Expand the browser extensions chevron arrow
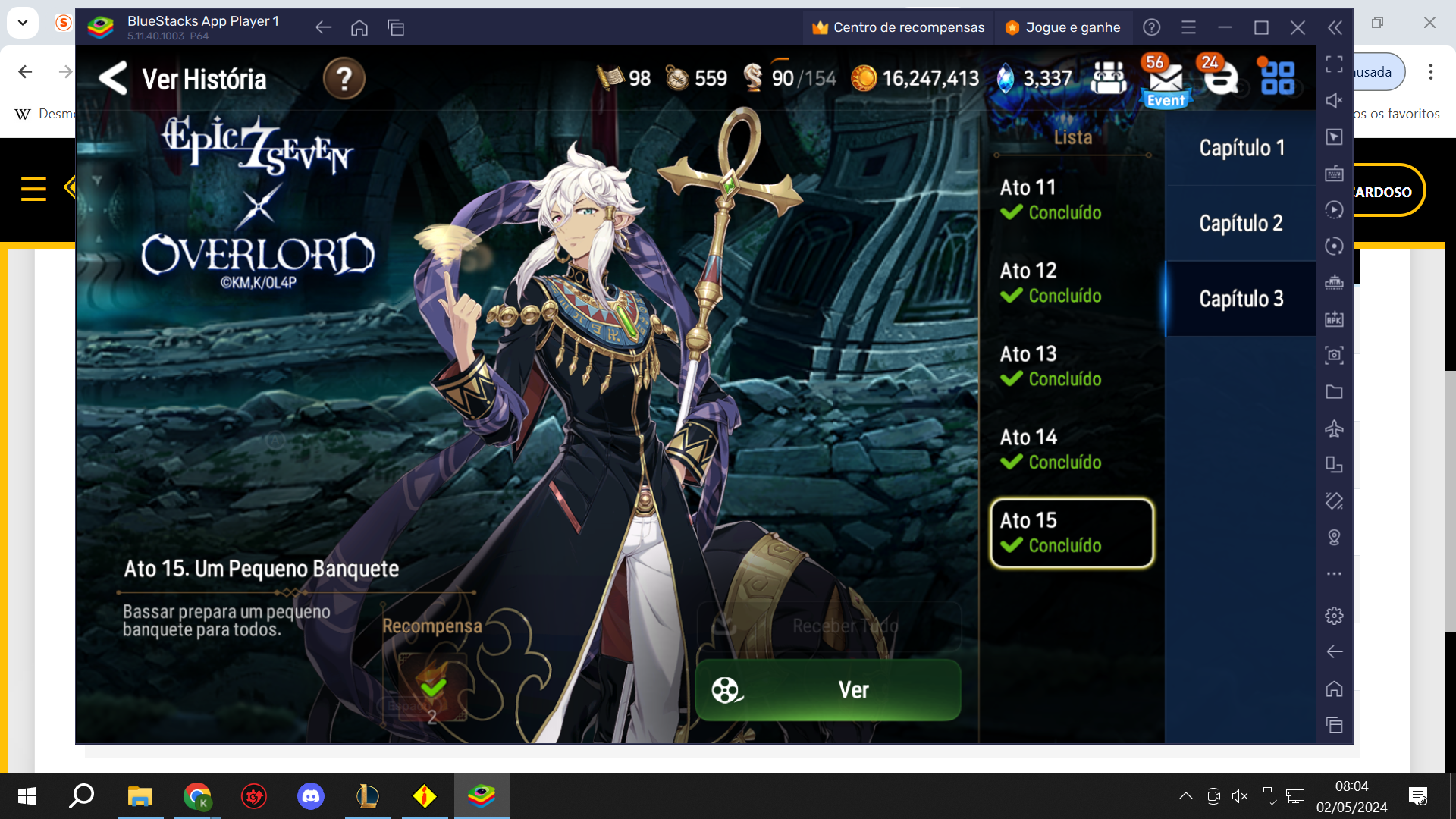 click(23, 23)
